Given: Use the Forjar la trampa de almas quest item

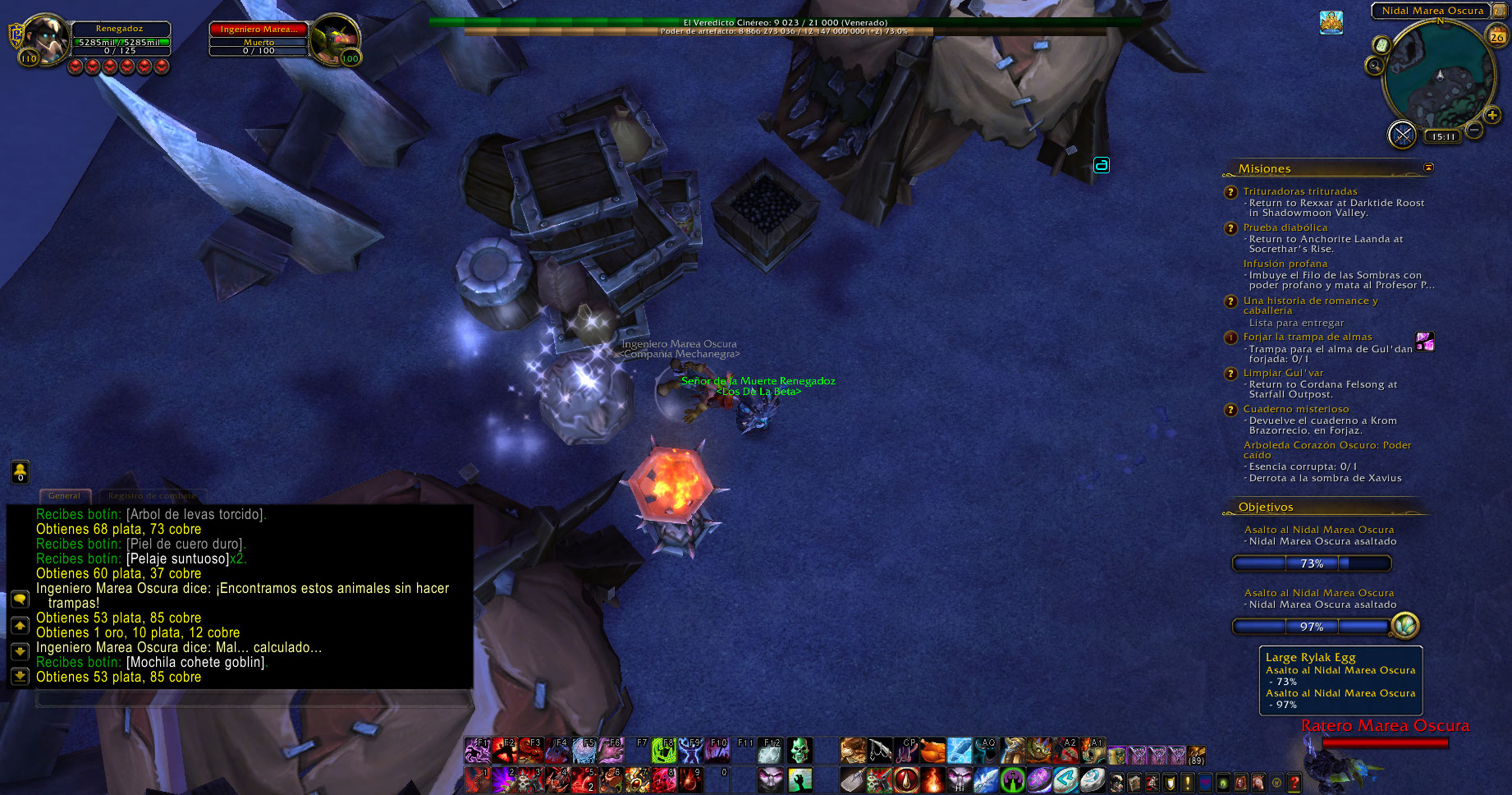Looking at the screenshot, I should (1425, 341).
